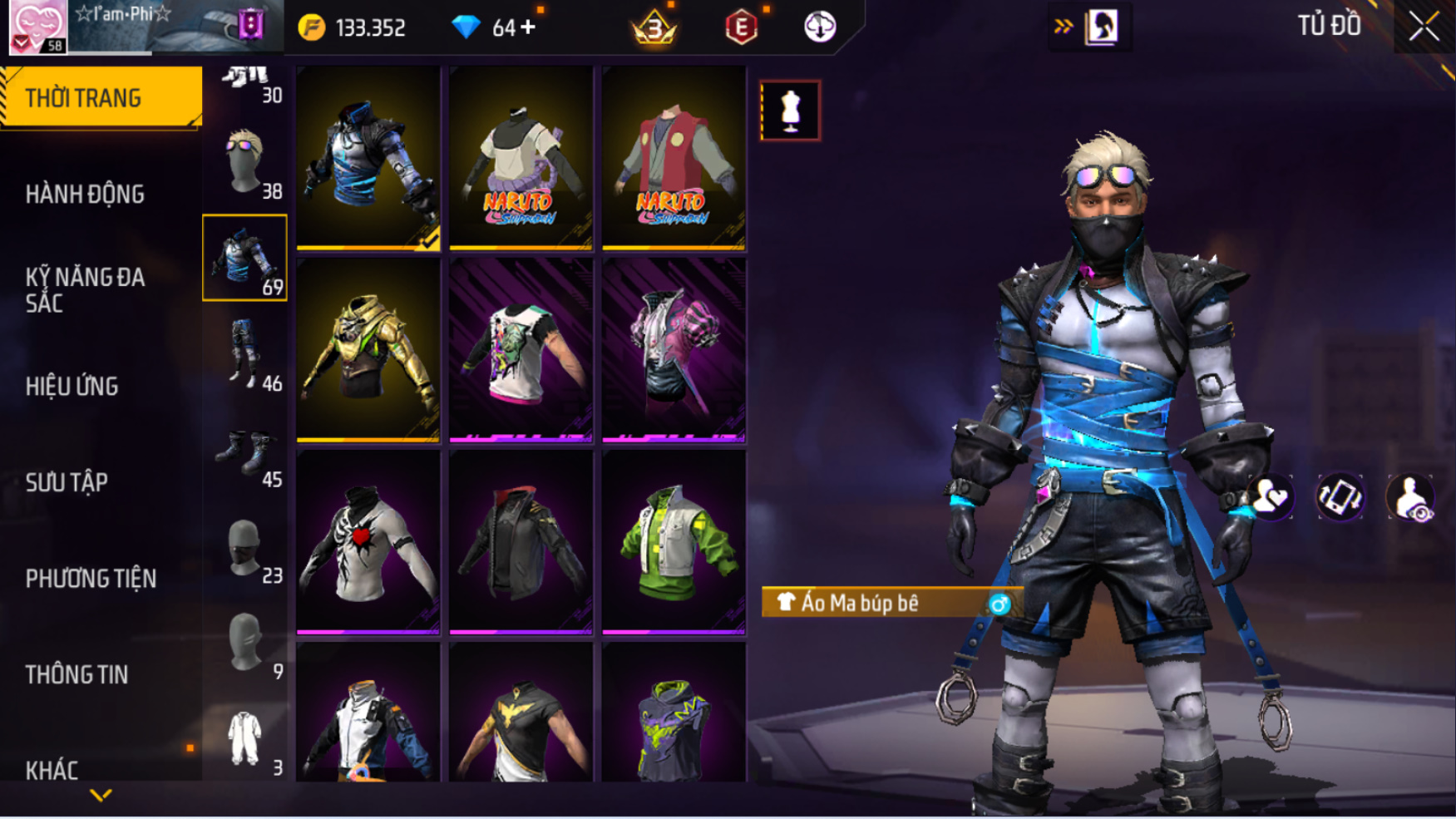Viewport: 1456px width, 819px height.
Task: Open the shoes subcategory icon
Action: [245, 451]
